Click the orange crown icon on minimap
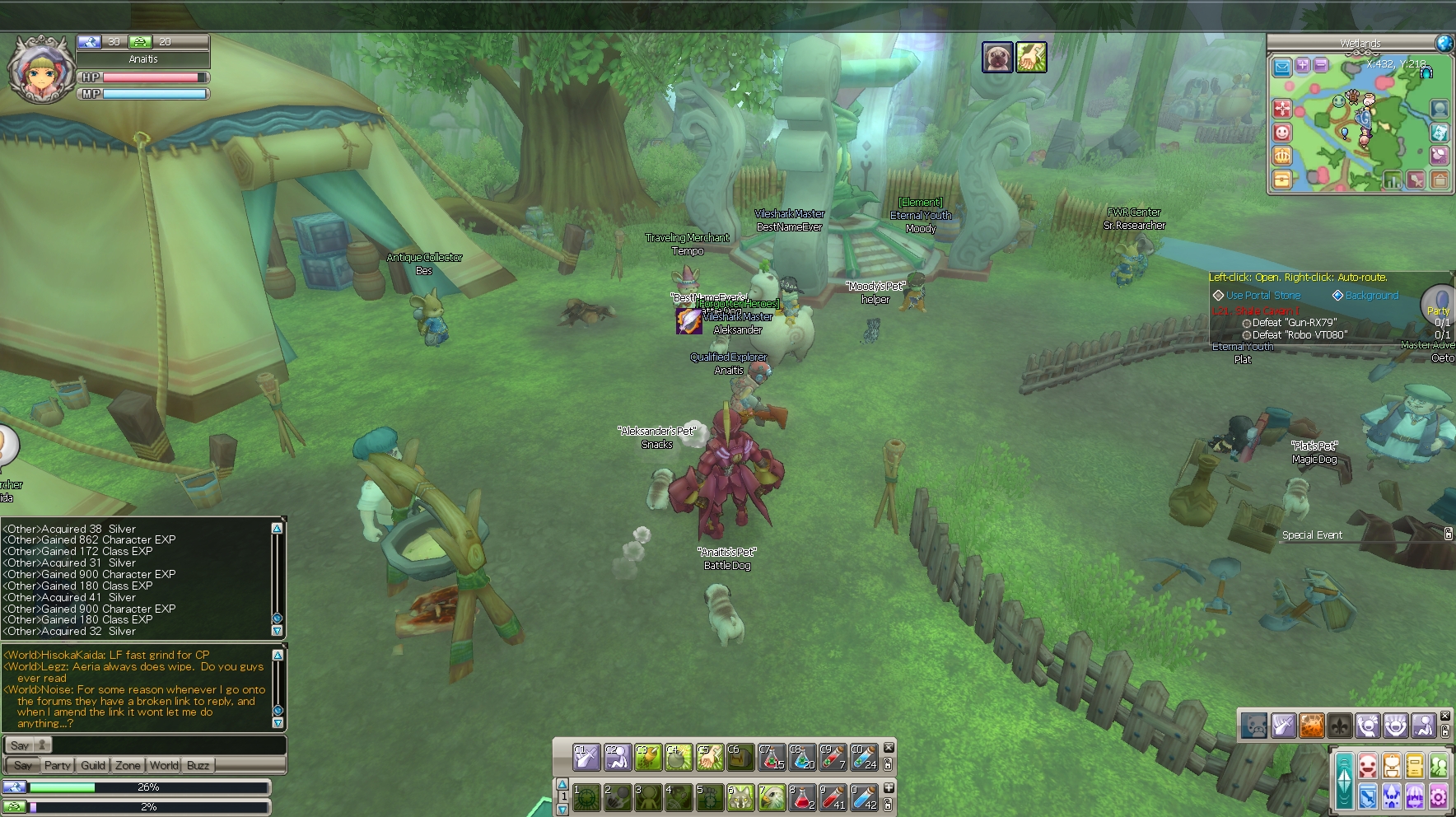Screen dimensions: 1456x817 [1282, 156]
